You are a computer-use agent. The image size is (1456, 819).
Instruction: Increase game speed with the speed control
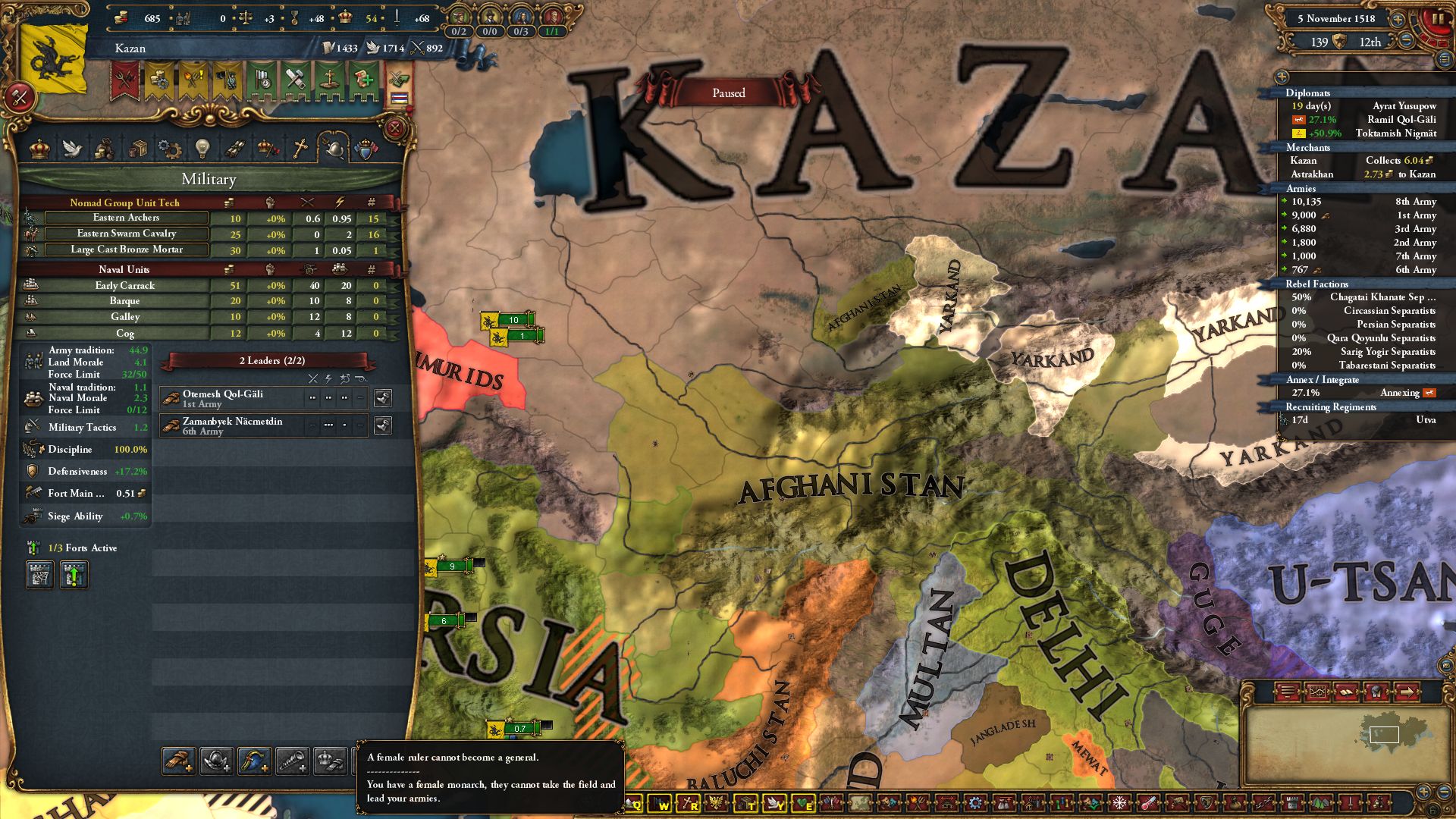[x=1398, y=20]
